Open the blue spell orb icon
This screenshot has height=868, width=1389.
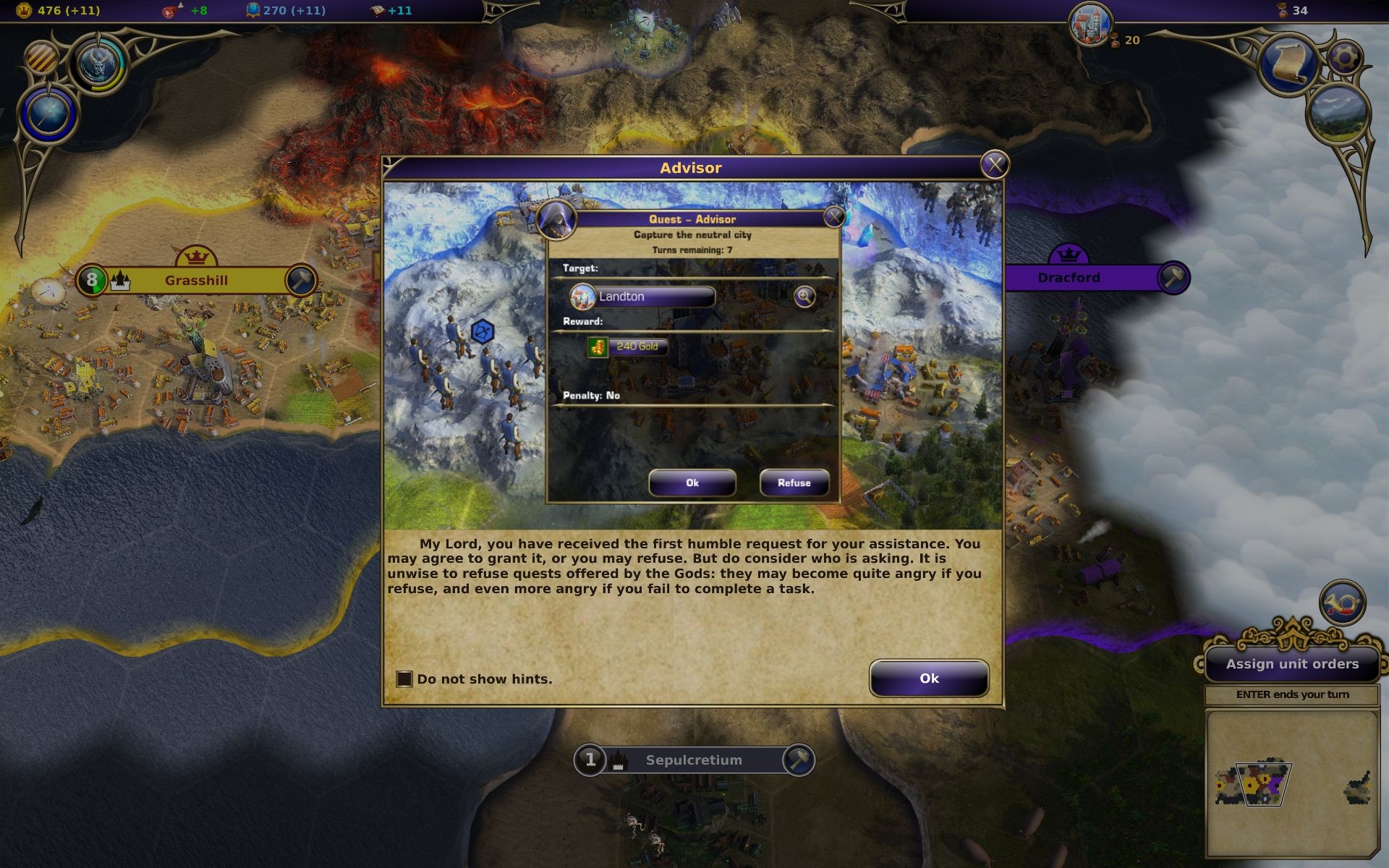(48, 114)
